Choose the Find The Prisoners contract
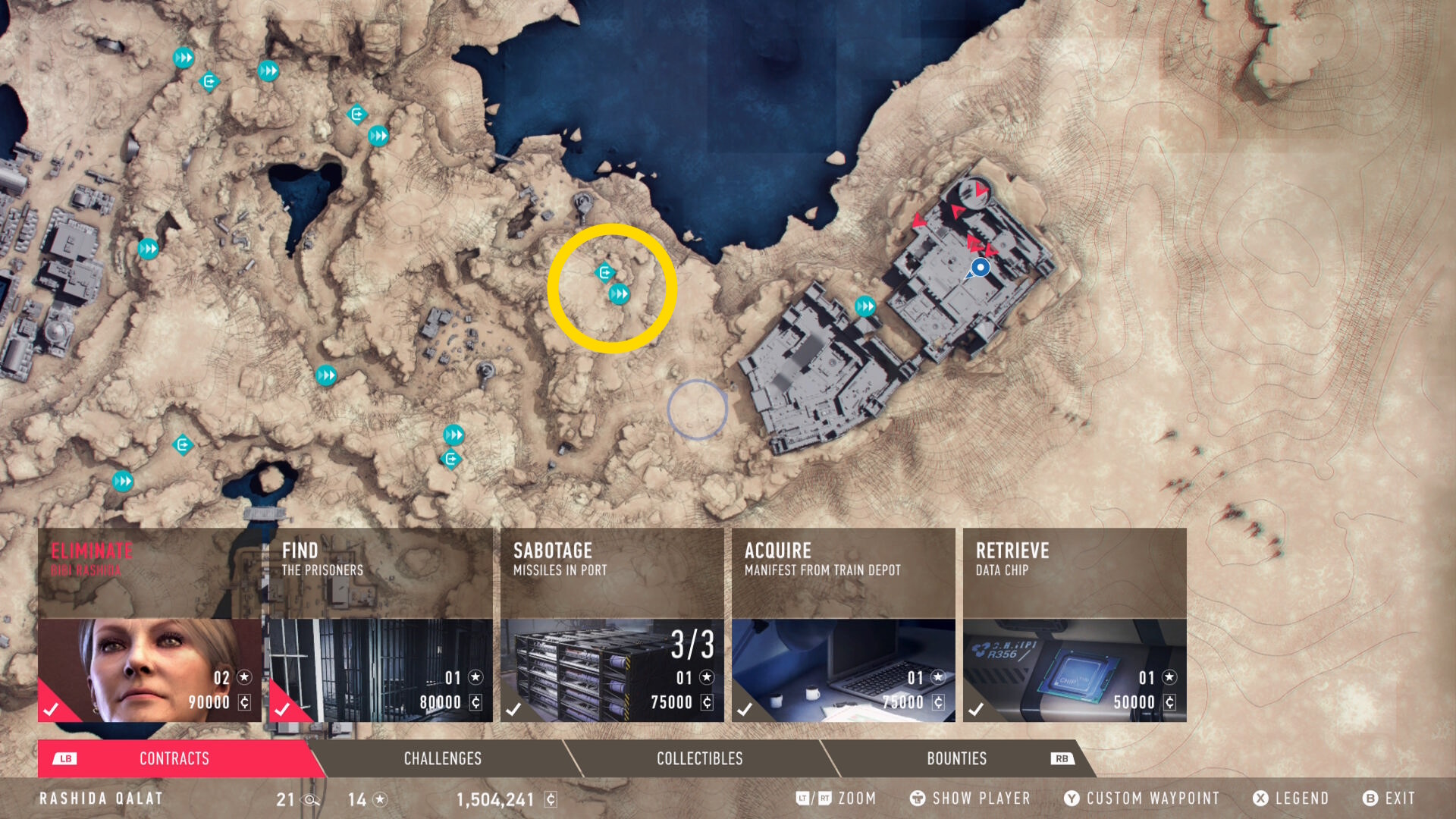 (x=381, y=625)
